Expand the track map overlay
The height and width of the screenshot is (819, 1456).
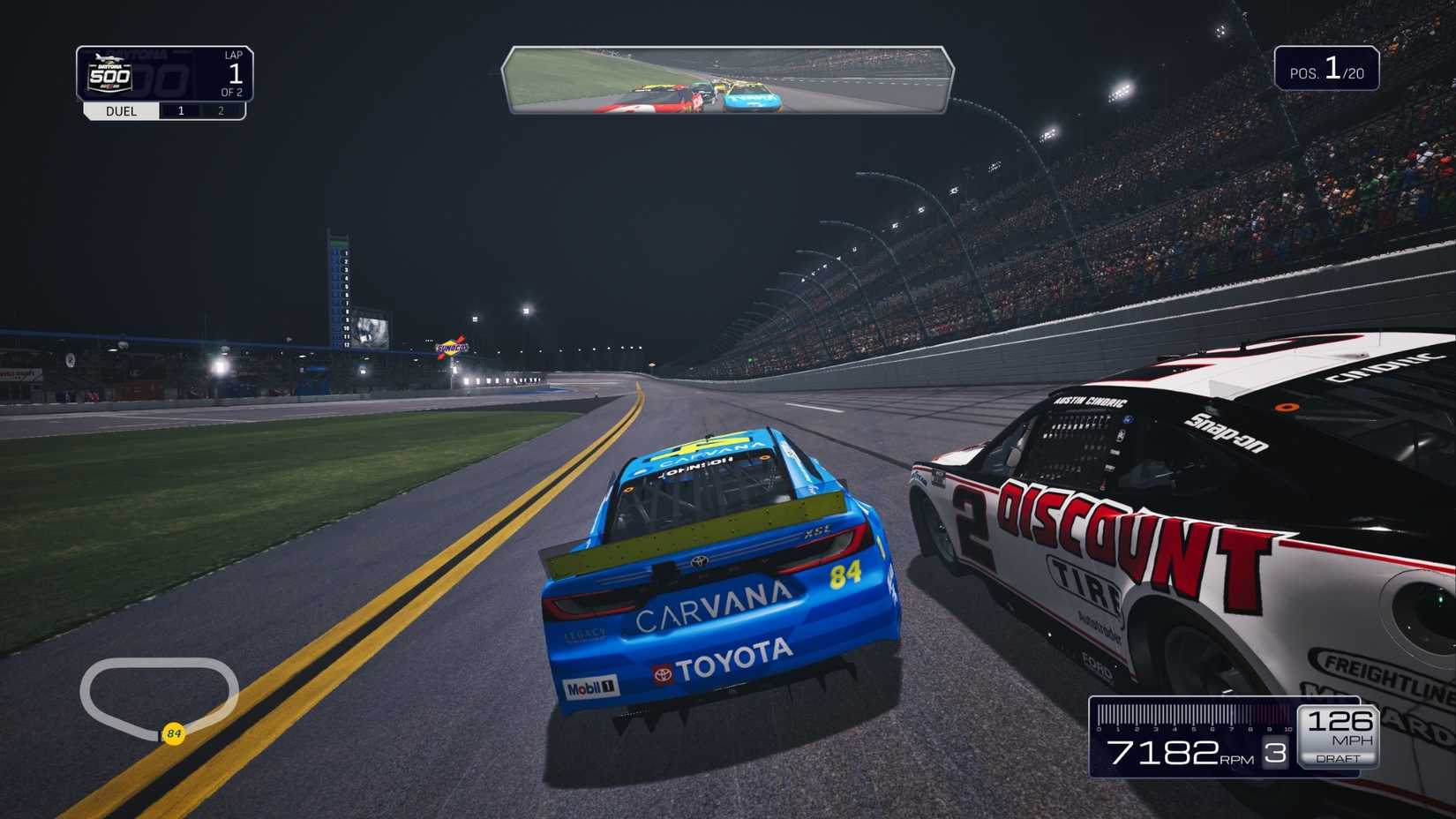click(161, 696)
